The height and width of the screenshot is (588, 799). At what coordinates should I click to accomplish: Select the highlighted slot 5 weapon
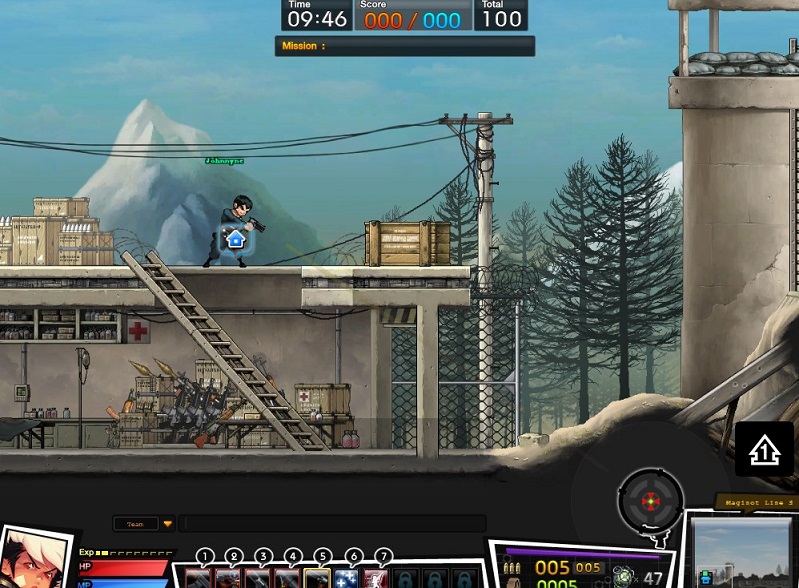click(x=317, y=578)
